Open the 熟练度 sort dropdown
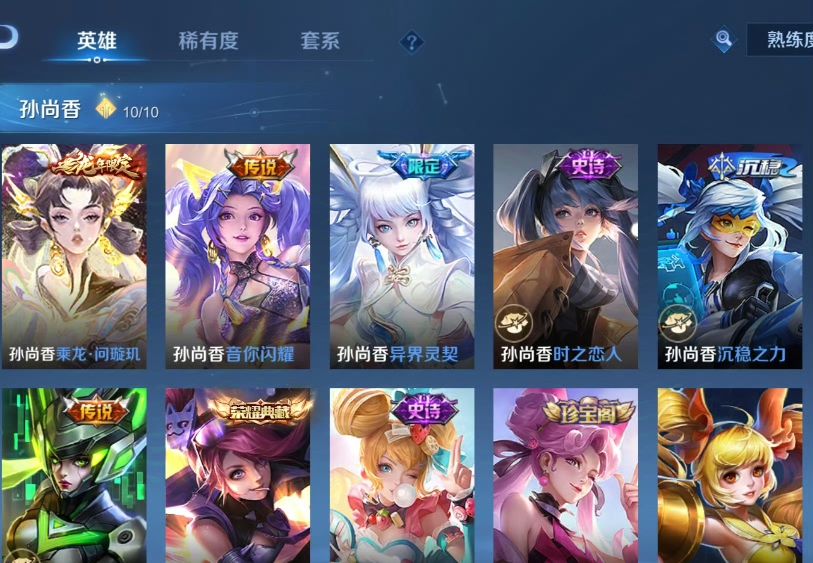Screen dimensions: 813x563 780,40
